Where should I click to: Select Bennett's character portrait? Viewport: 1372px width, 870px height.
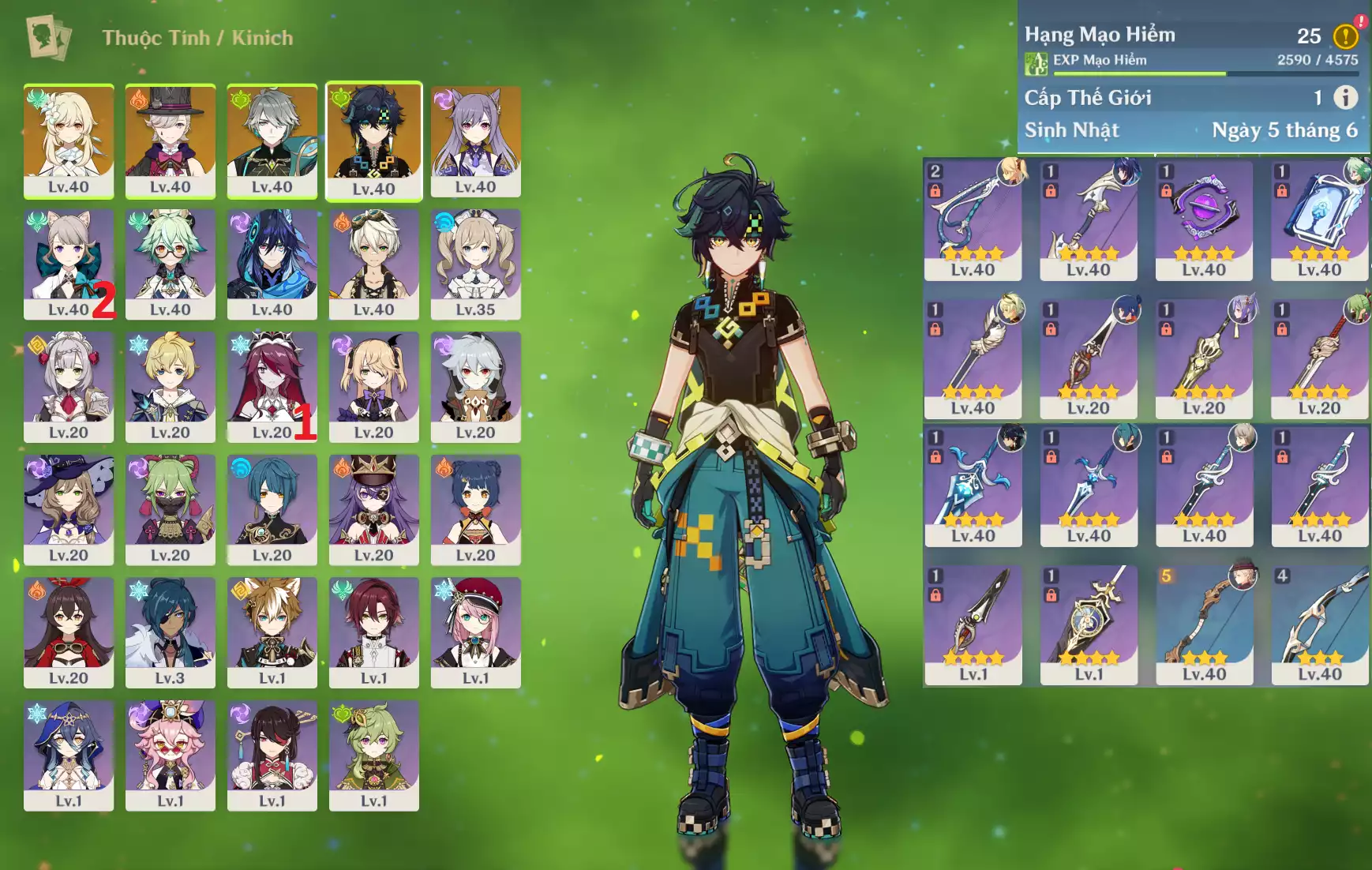coord(373,263)
